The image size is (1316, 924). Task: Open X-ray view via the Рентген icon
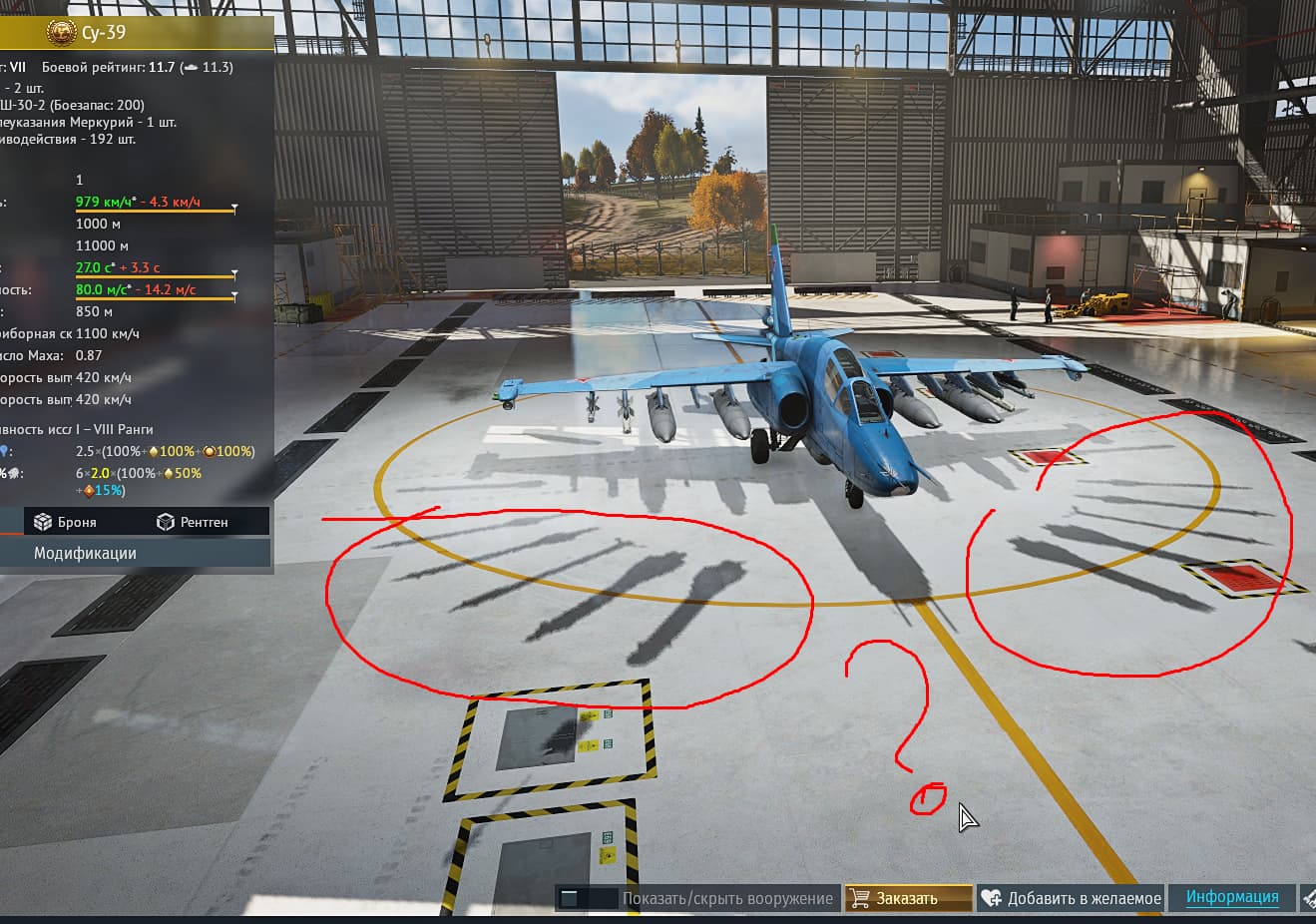[164, 520]
